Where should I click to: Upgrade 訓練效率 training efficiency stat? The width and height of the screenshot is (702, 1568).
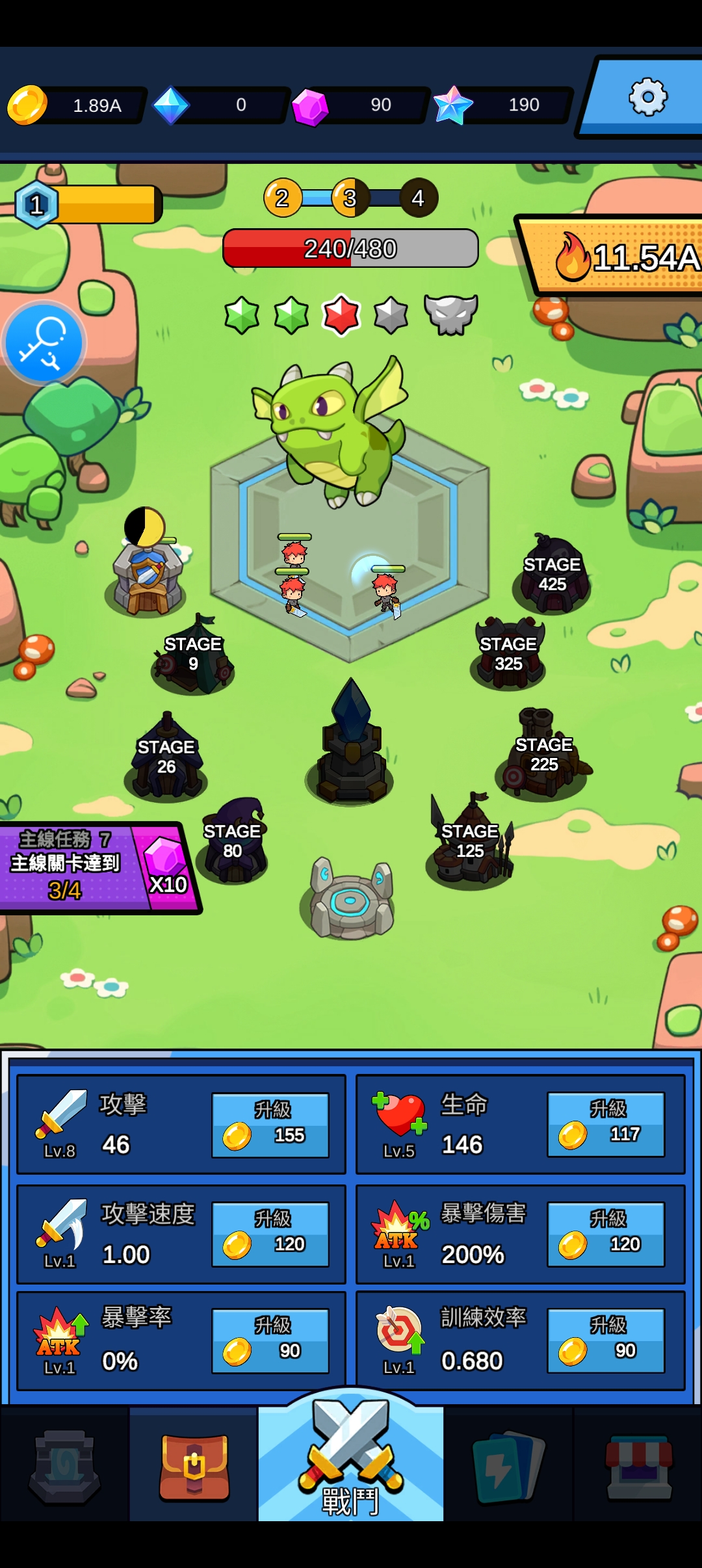tap(606, 1340)
